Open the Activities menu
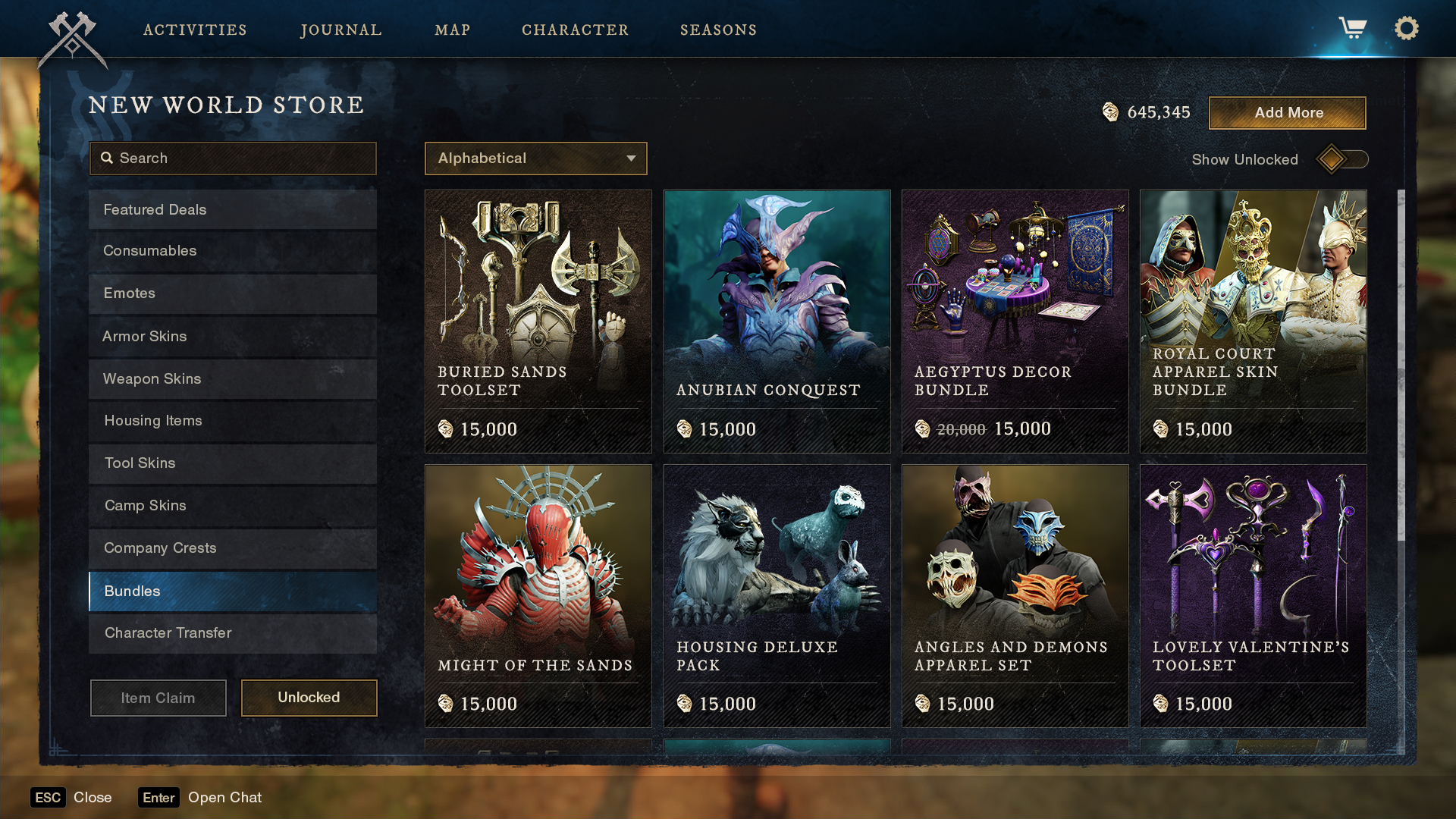 pyautogui.click(x=195, y=30)
